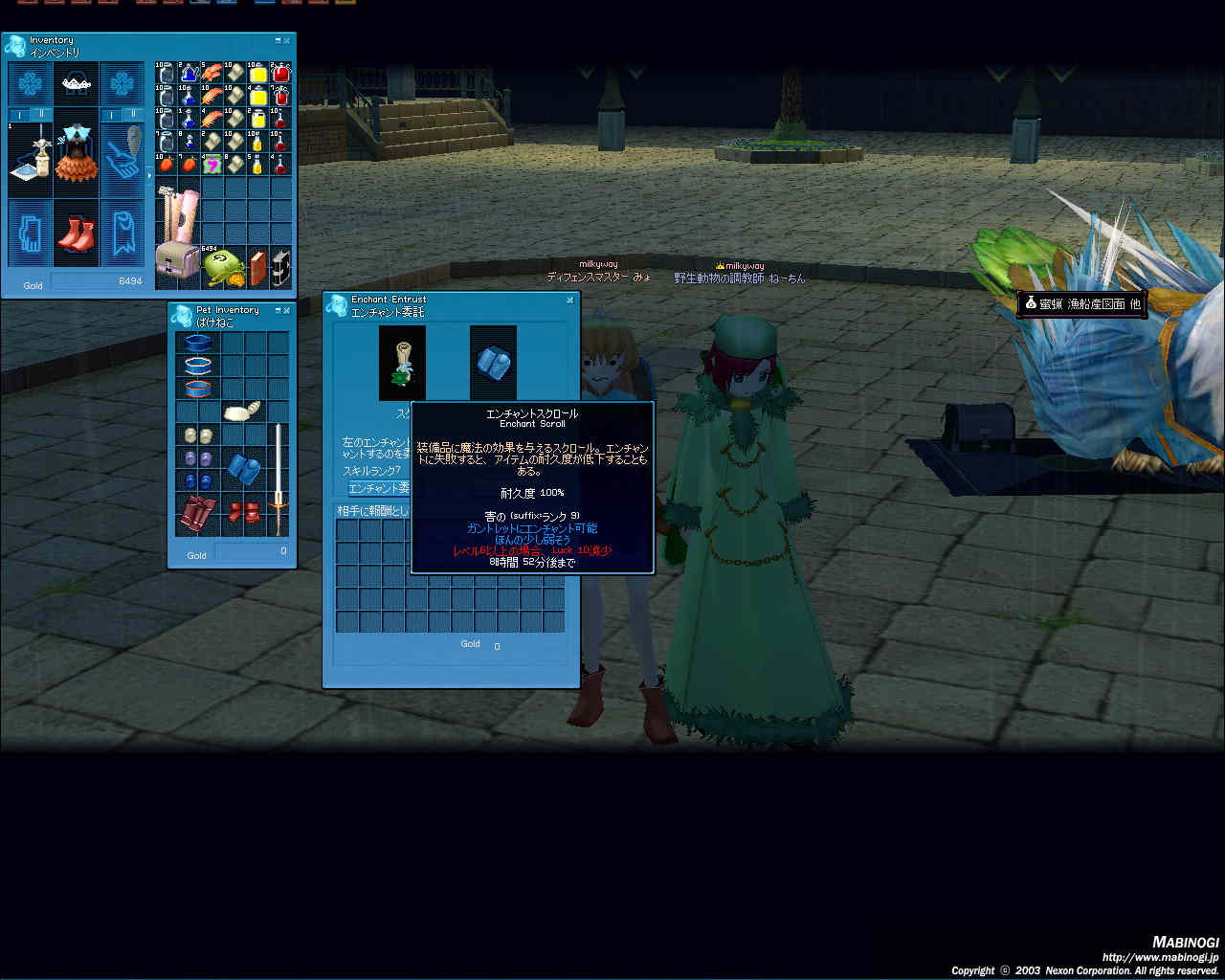Select the equipped orange dress in the body slot
The image size is (1225, 980).
pos(77,156)
